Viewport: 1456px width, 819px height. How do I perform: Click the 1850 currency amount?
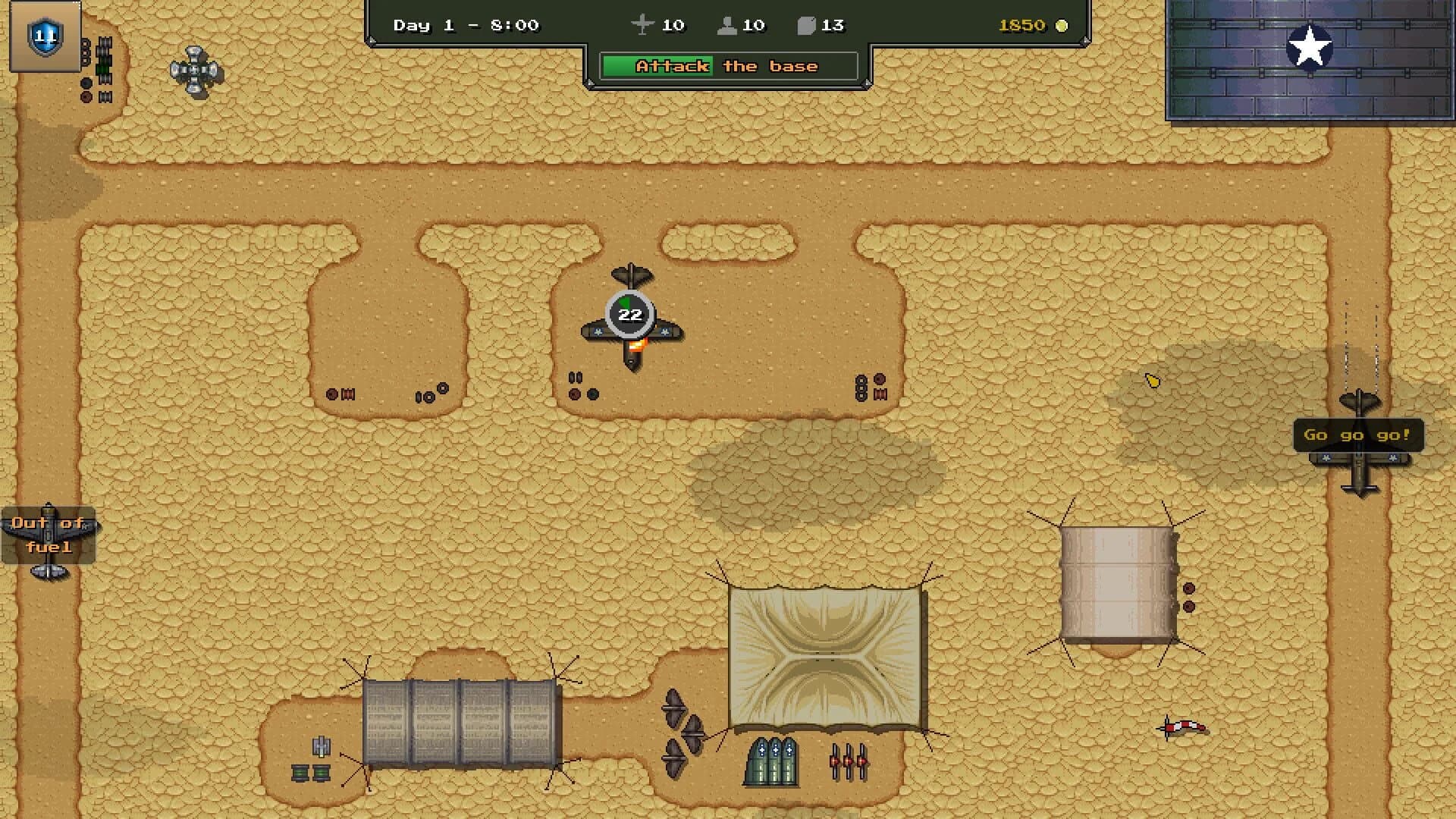tap(1023, 25)
